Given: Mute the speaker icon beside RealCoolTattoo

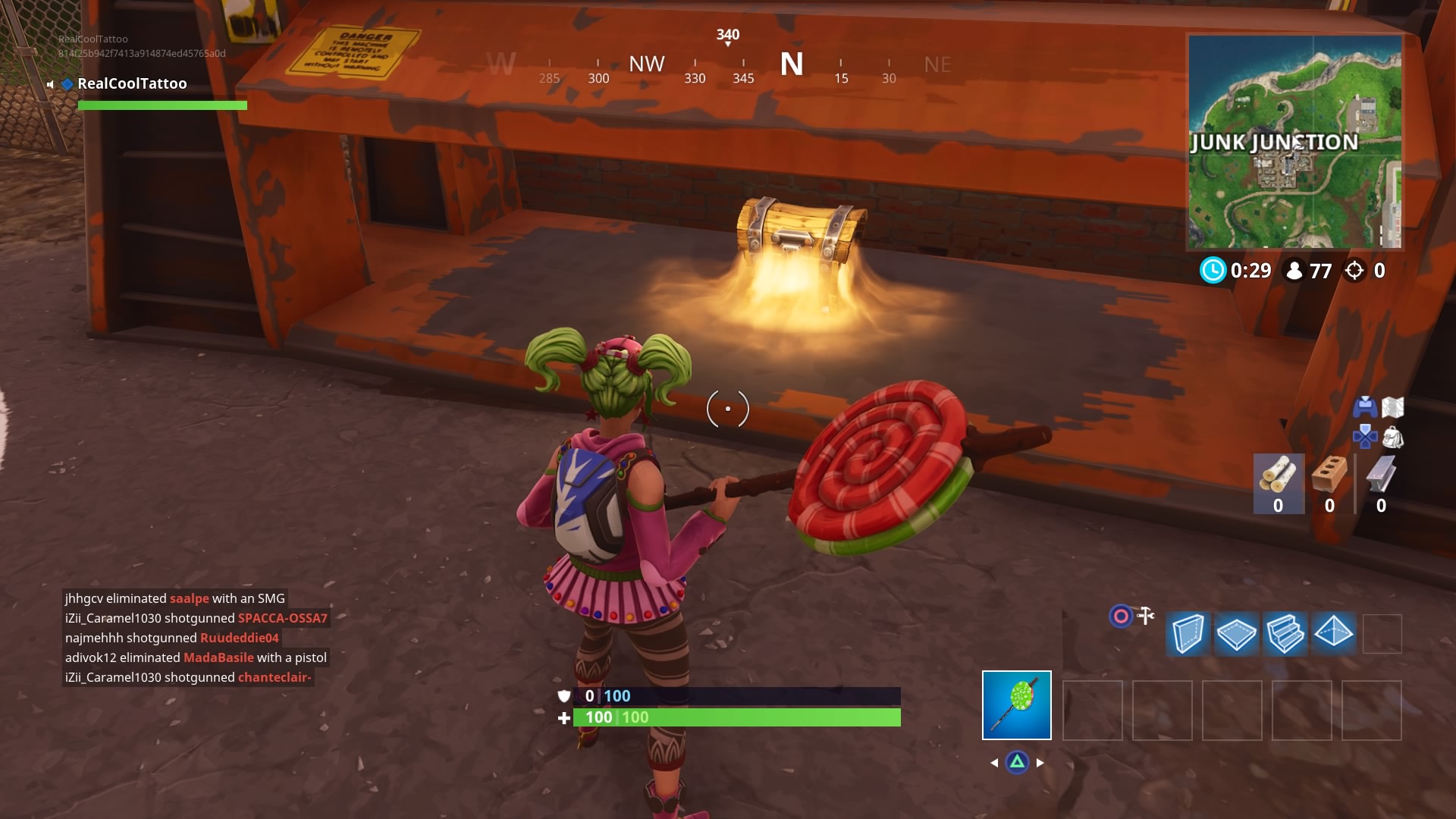Looking at the screenshot, I should coord(49,85).
